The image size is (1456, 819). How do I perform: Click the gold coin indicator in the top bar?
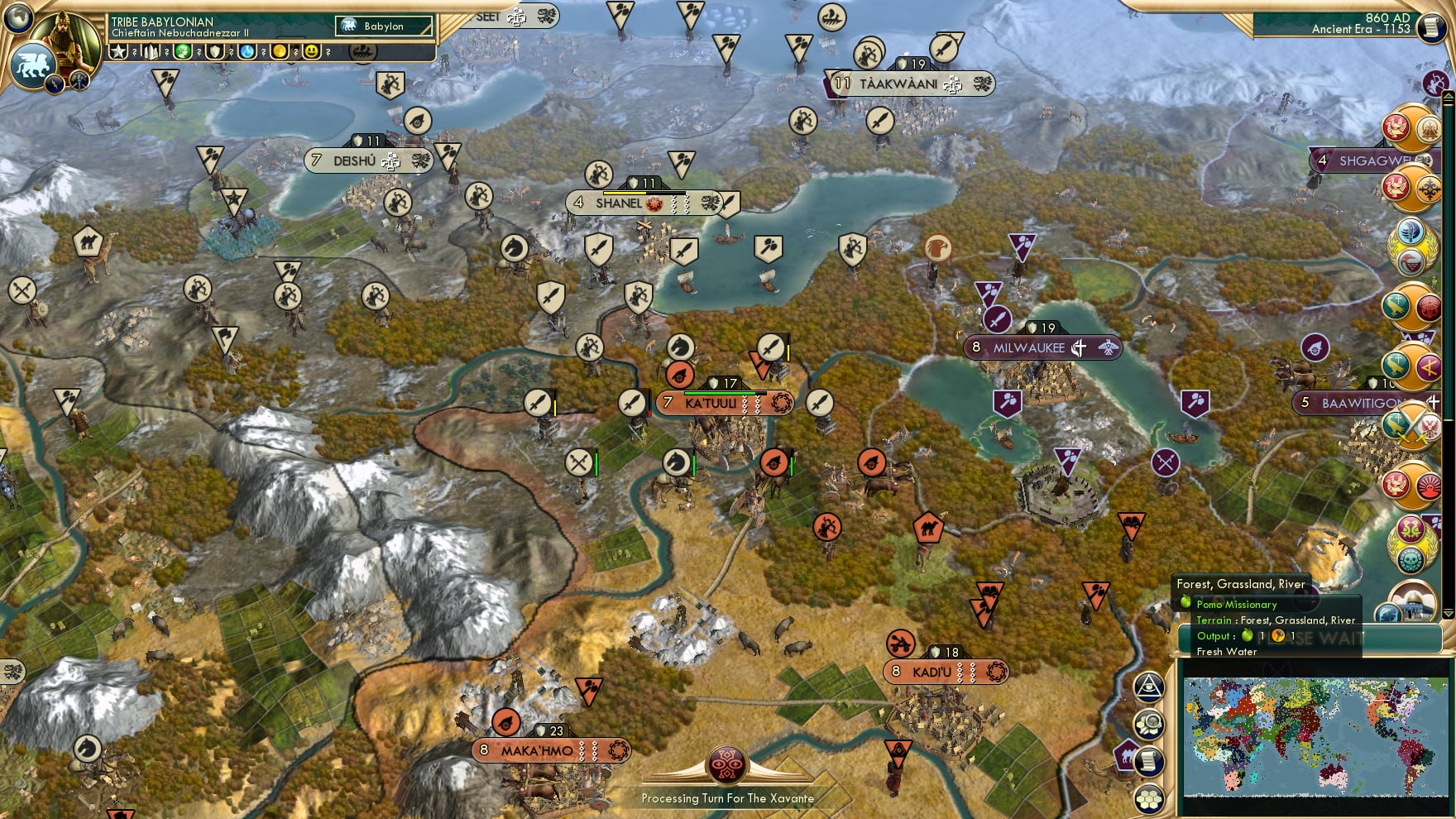point(278,51)
